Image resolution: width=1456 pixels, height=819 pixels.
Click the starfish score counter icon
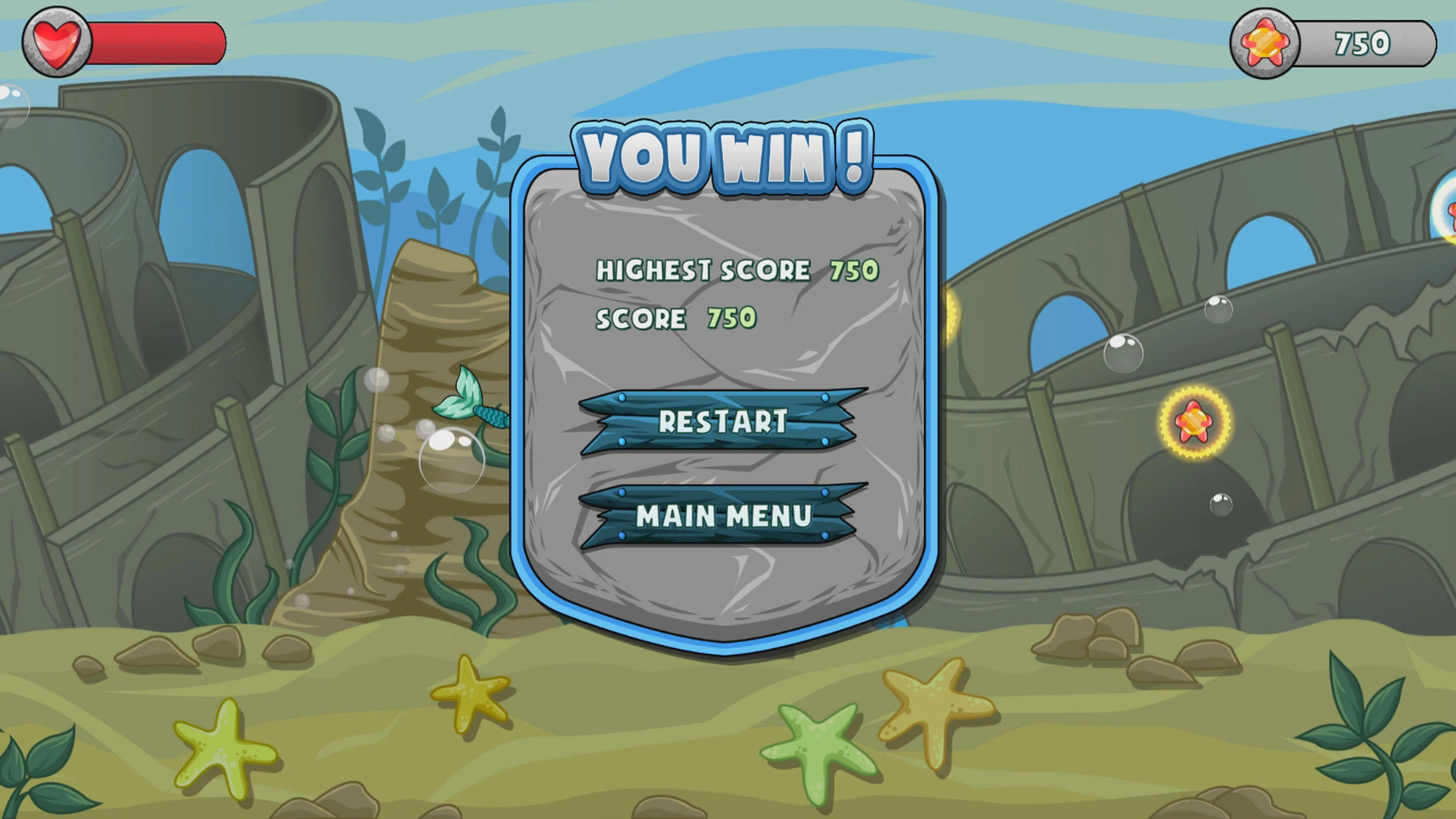1265,42
